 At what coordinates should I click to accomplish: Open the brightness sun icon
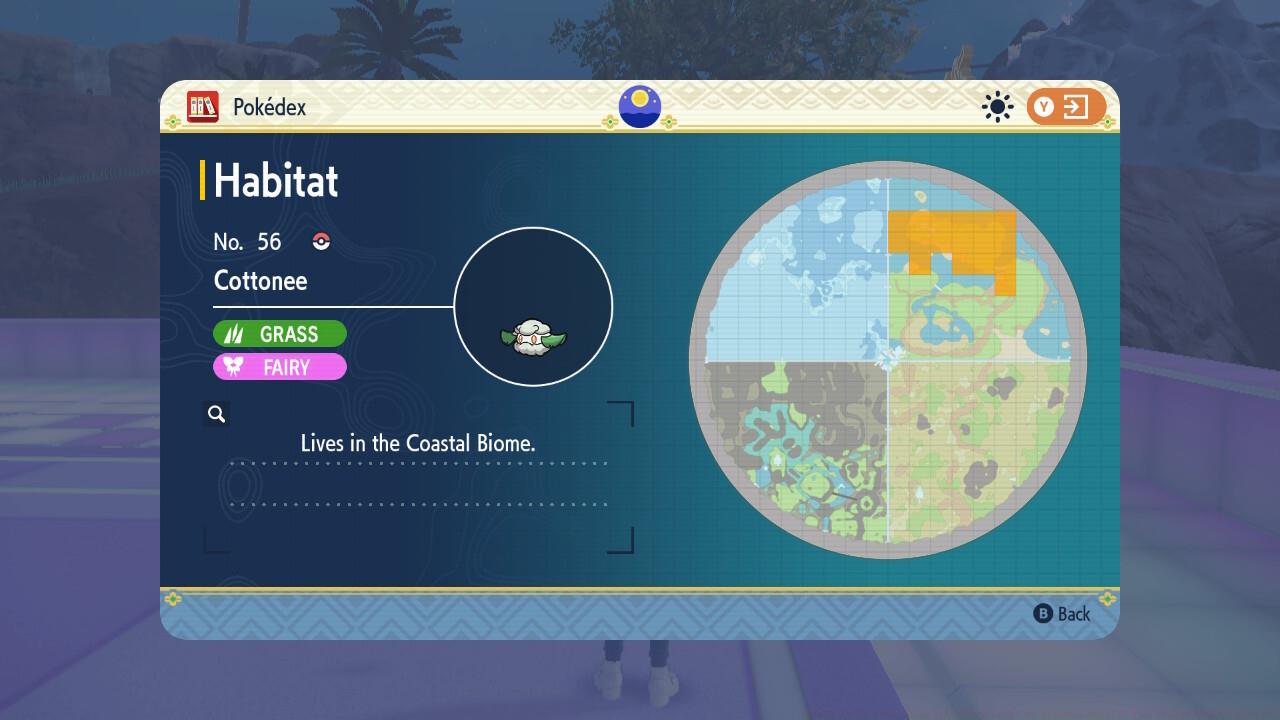pyautogui.click(x=996, y=107)
